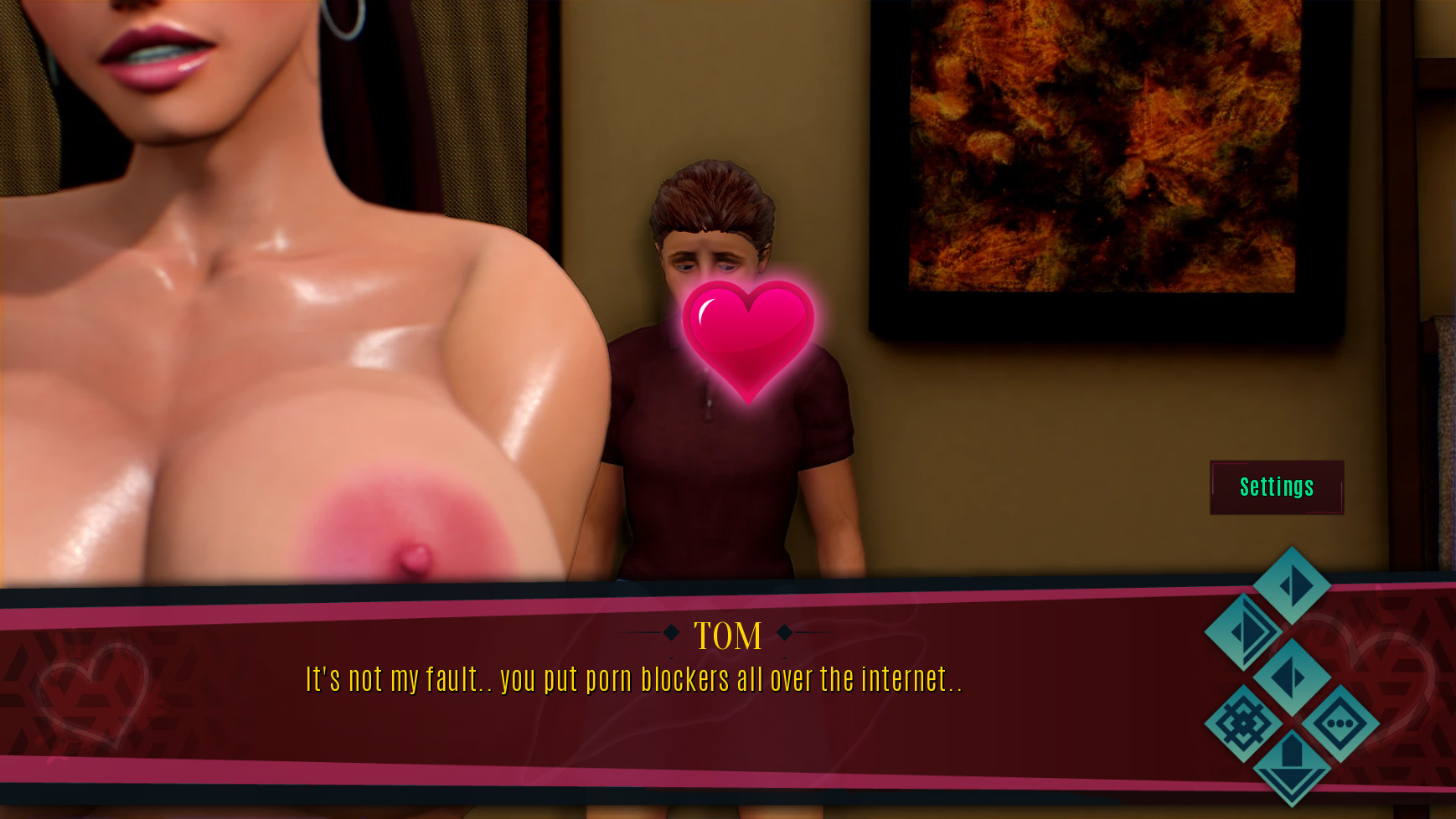The width and height of the screenshot is (1456, 819).
Task: Open the ornate gear-pattern diamond icon
Action: (1243, 723)
